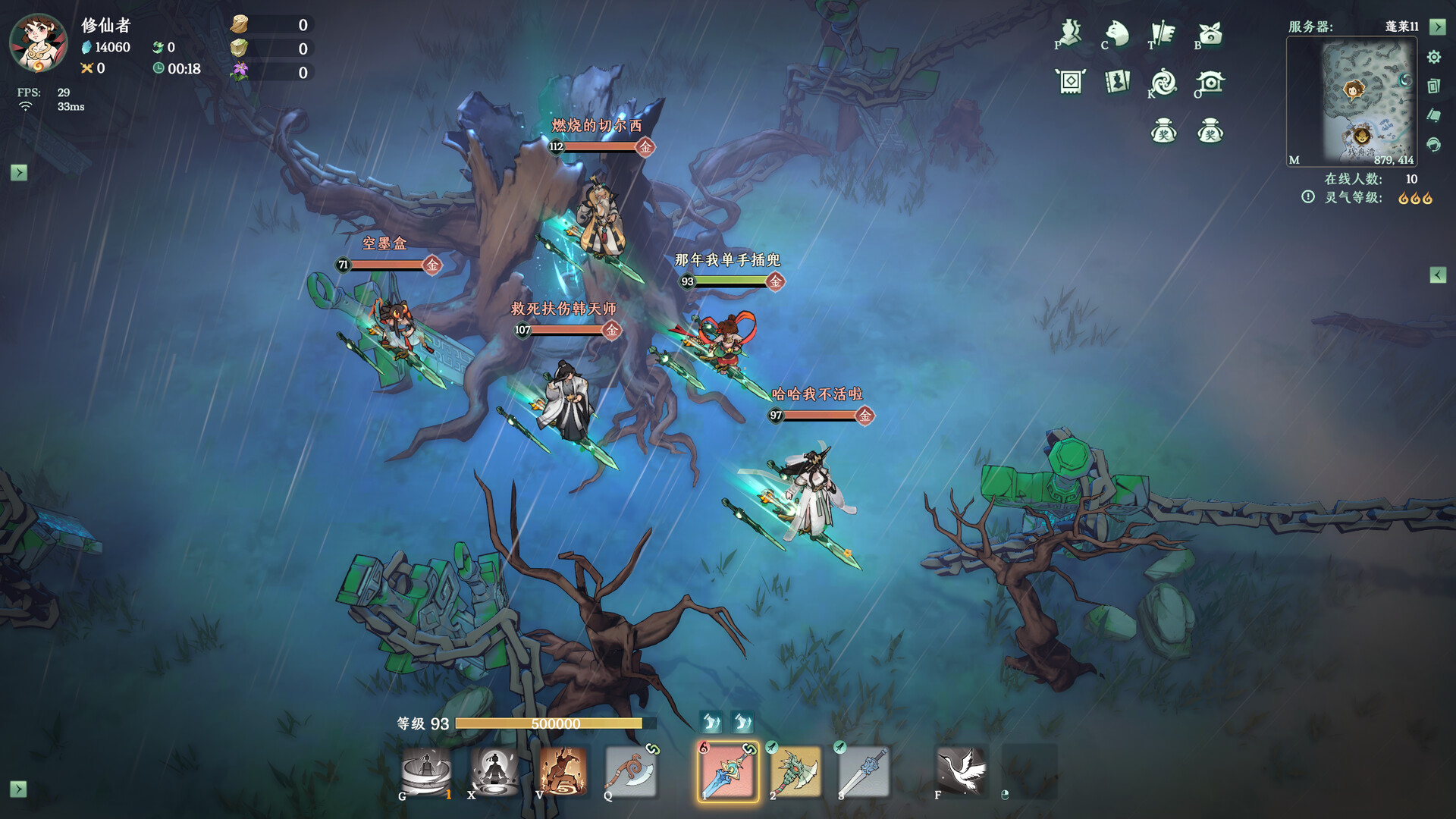1456x819 pixels.
Task: Open the B knapsack bag icon
Action: tap(1212, 34)
